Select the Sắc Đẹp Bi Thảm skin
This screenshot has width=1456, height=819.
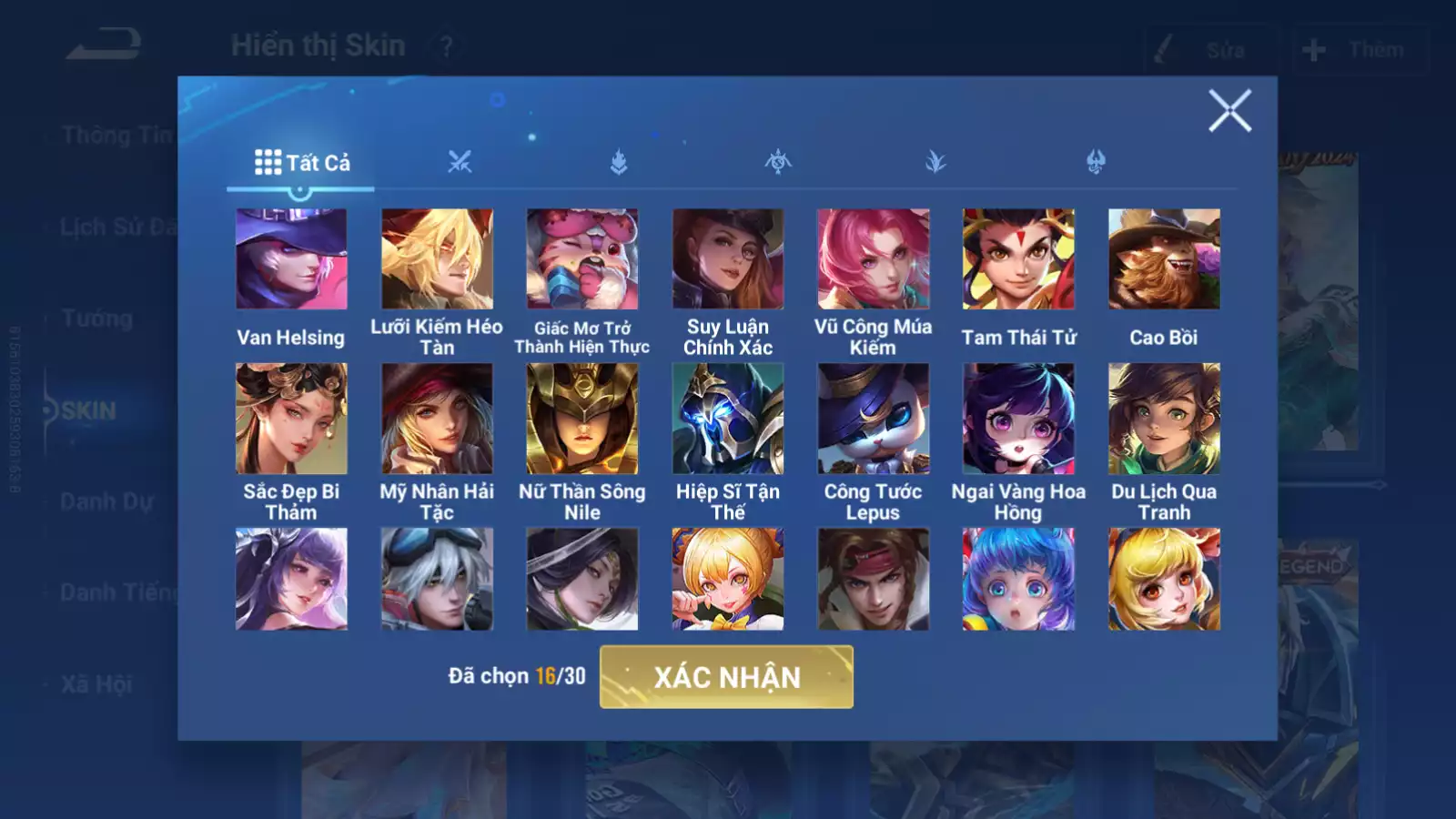pyautogui.click(x=291, y=419)
